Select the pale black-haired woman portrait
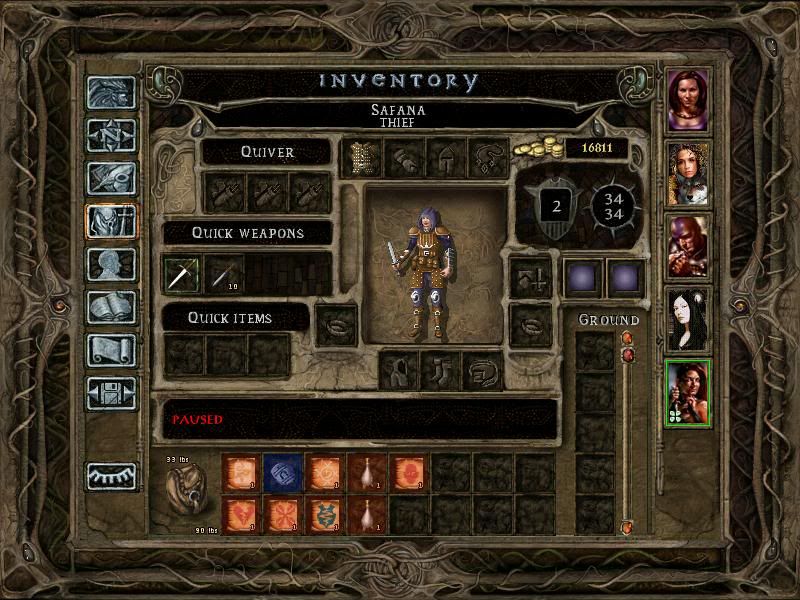800x600 pixels. (688, 319)
